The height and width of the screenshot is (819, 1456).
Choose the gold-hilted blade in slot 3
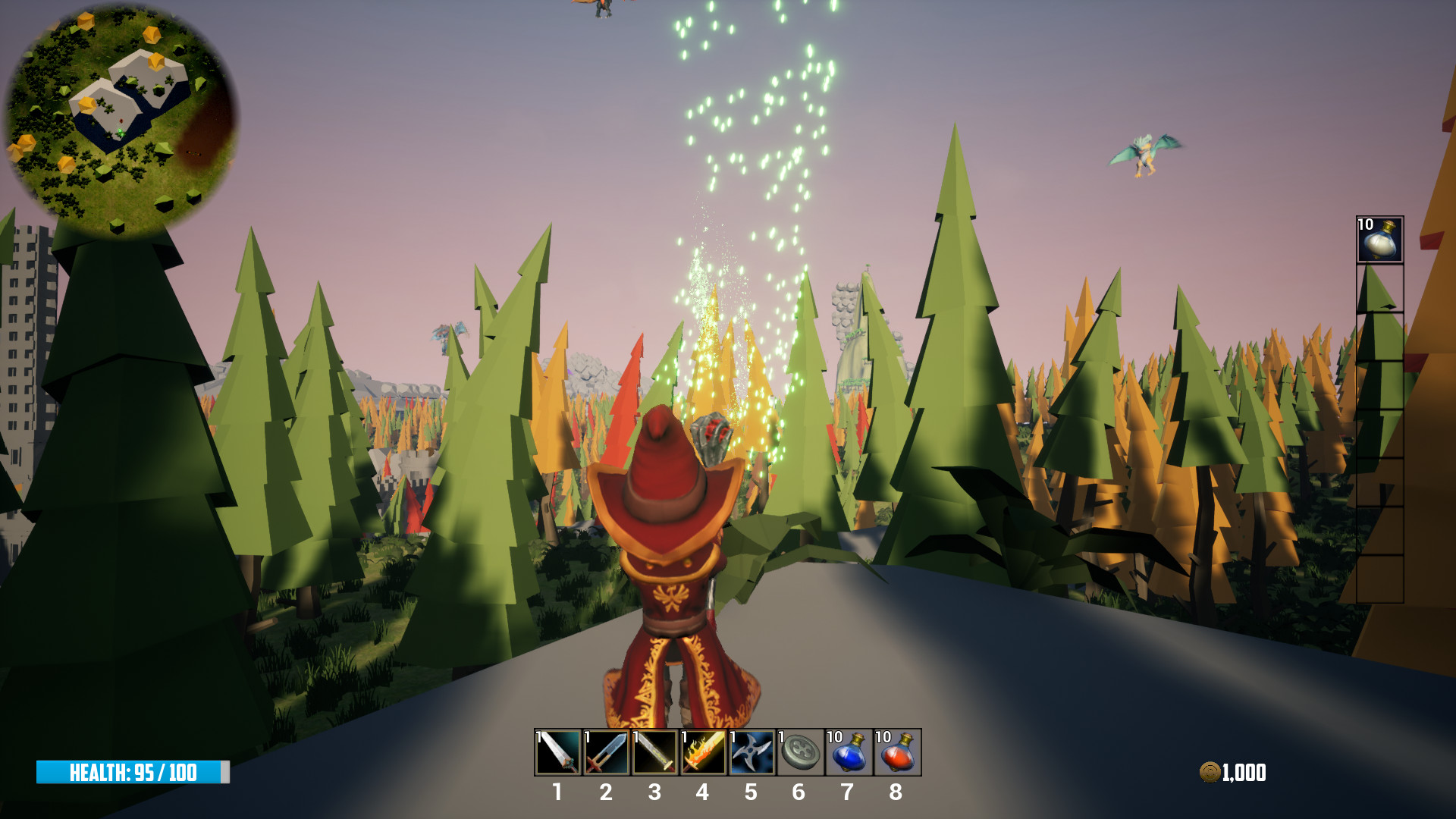pyautogui.click(x=655, y=752)
